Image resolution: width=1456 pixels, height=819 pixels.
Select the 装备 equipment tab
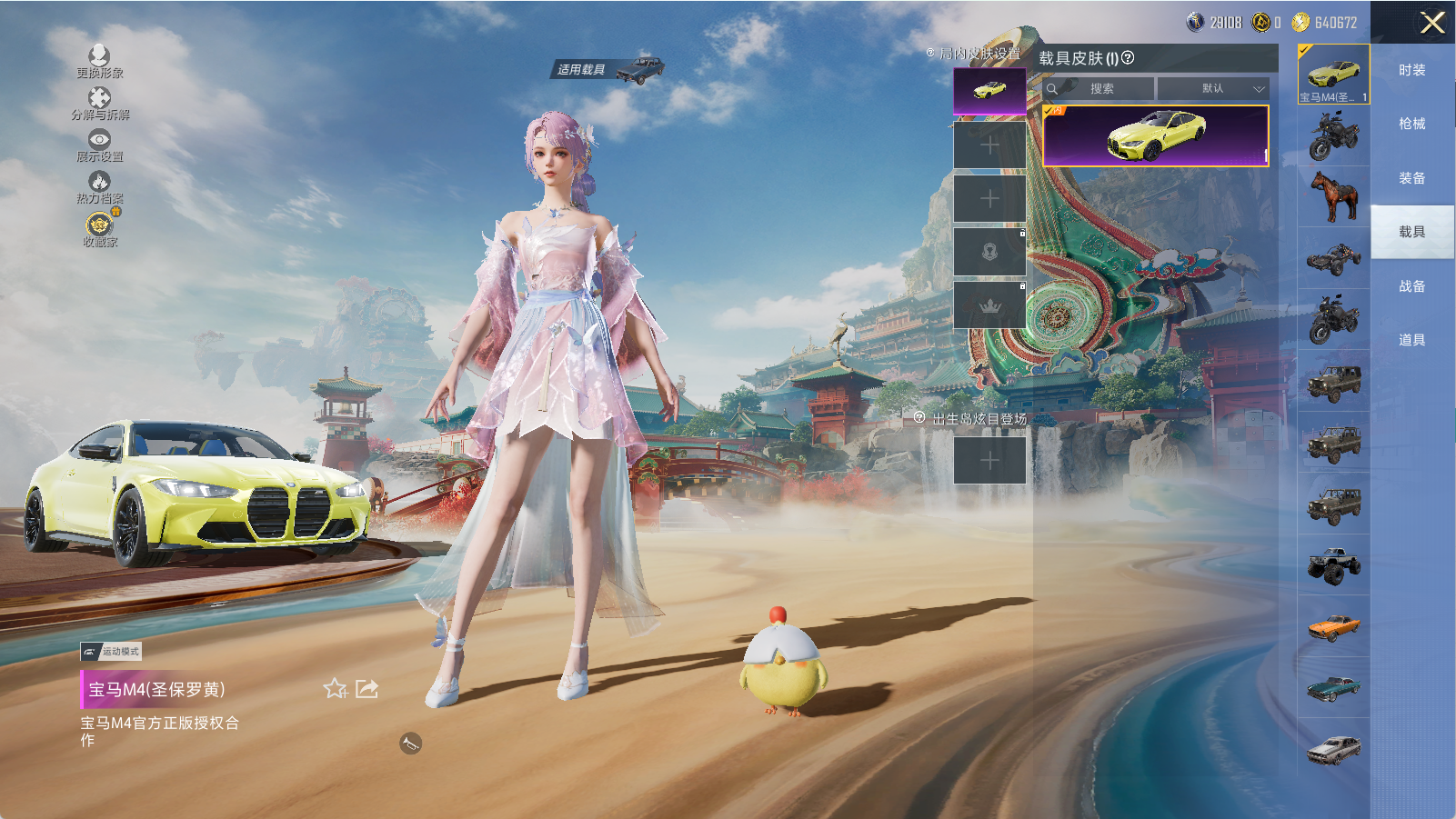coord(1411,178)
